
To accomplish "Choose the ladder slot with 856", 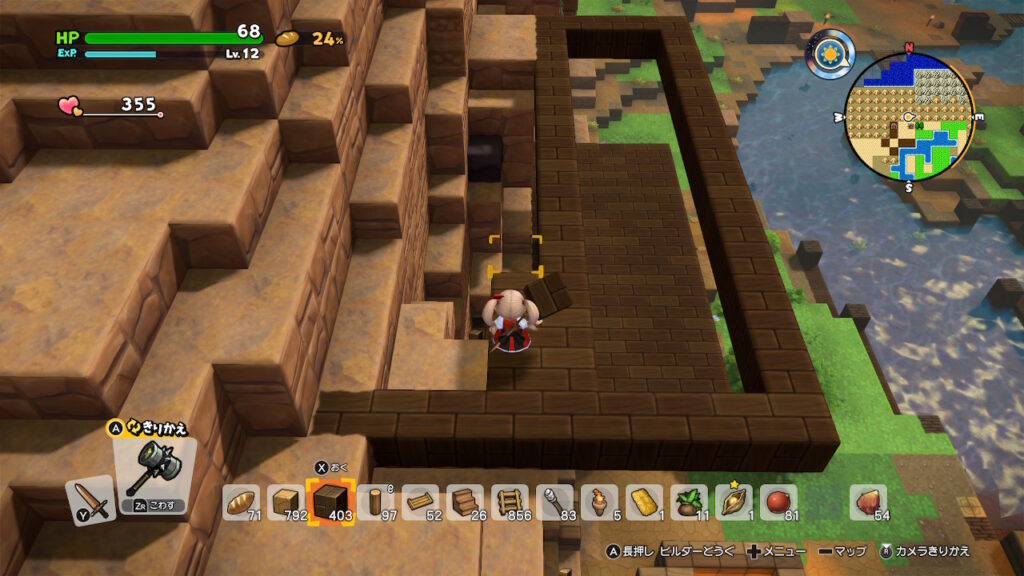I will pos(510,502).
